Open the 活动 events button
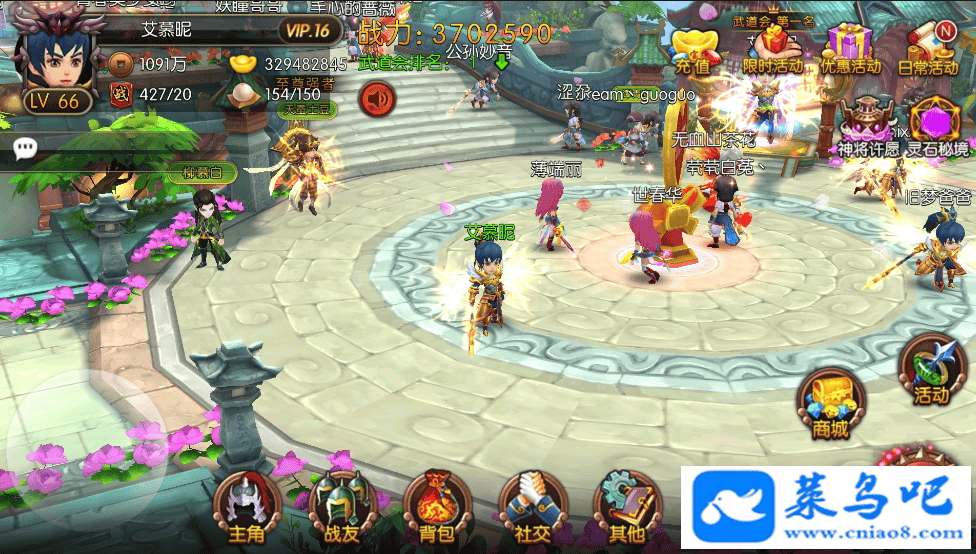 pos(932,370)
